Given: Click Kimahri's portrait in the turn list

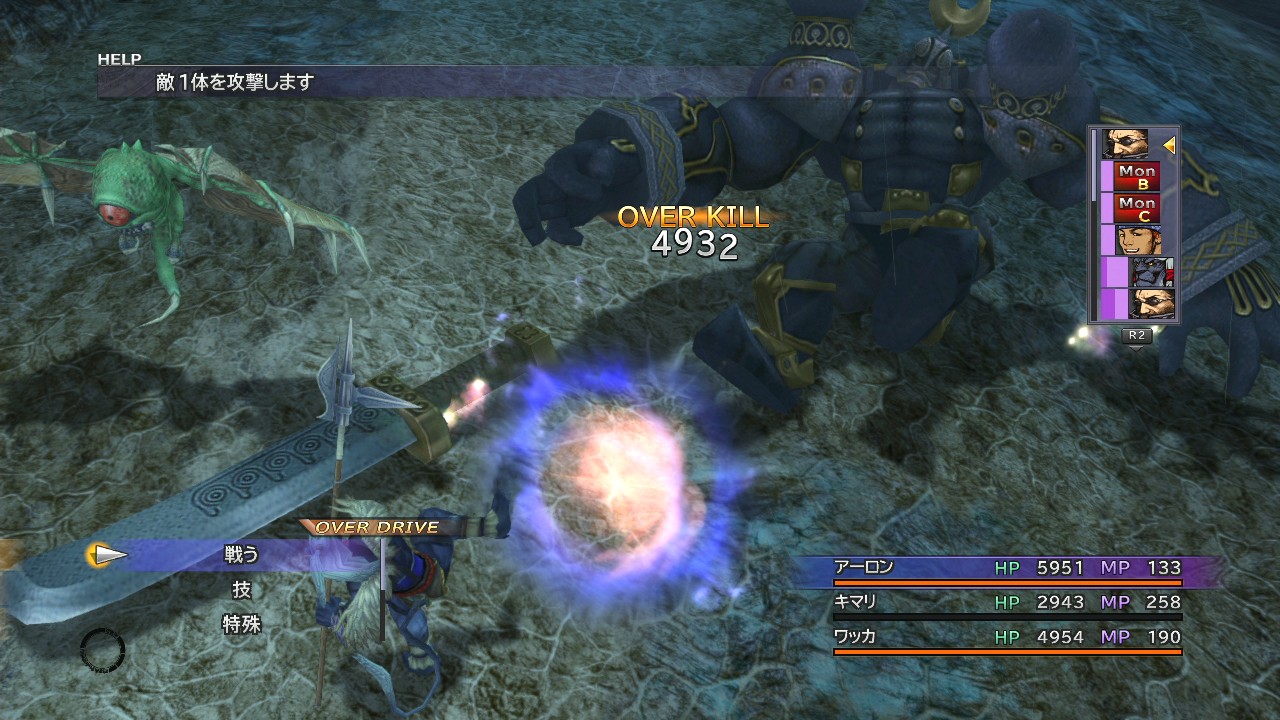Looking at the screenshot, I should [x=1151, y=272].
